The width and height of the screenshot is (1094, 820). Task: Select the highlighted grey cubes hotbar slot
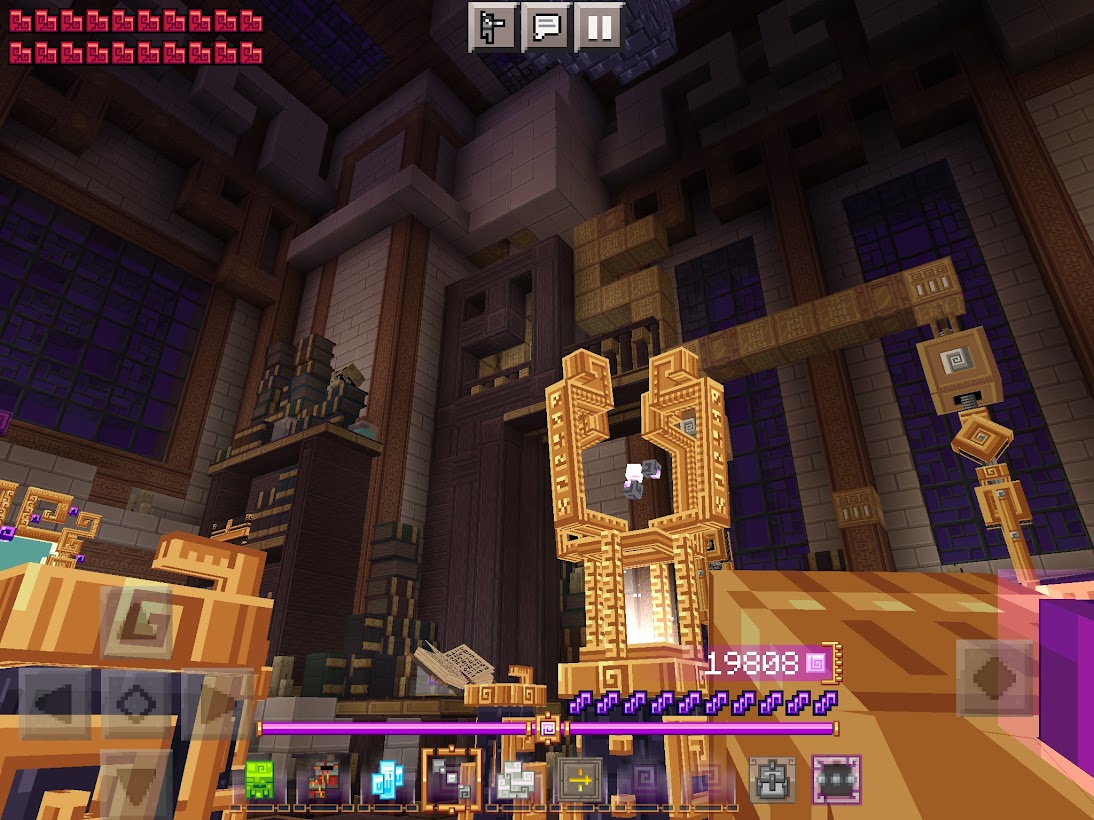click(x=451, y=780)
